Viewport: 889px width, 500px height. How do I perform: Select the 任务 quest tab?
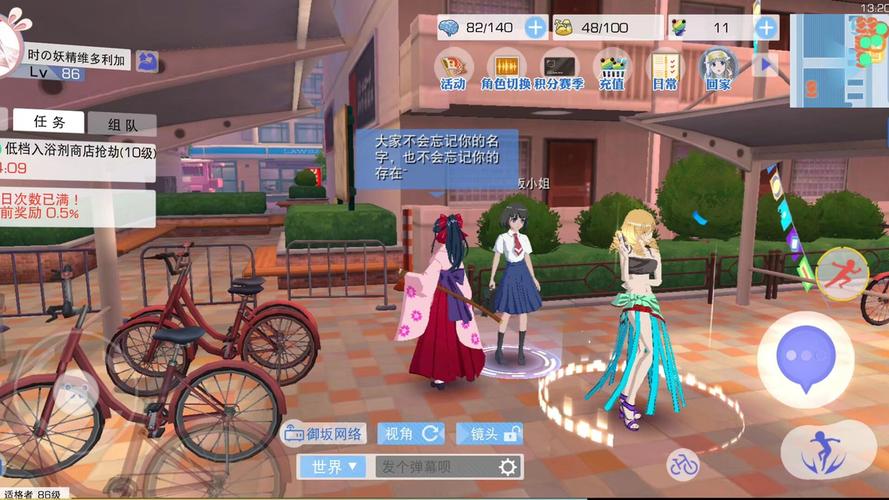pos(50,122)
